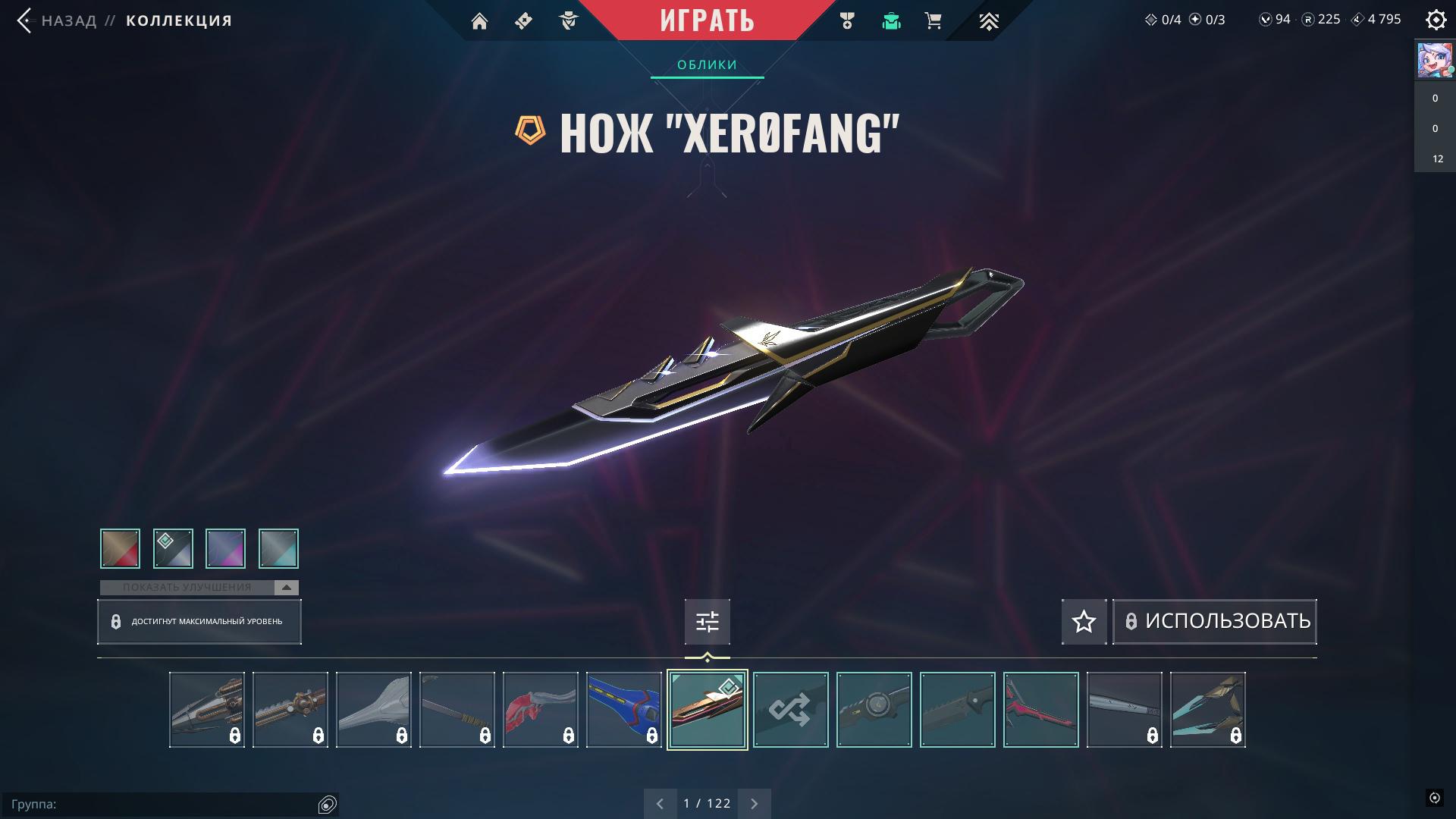
Task: Go to the previous skin page
Action: [660, 804]
